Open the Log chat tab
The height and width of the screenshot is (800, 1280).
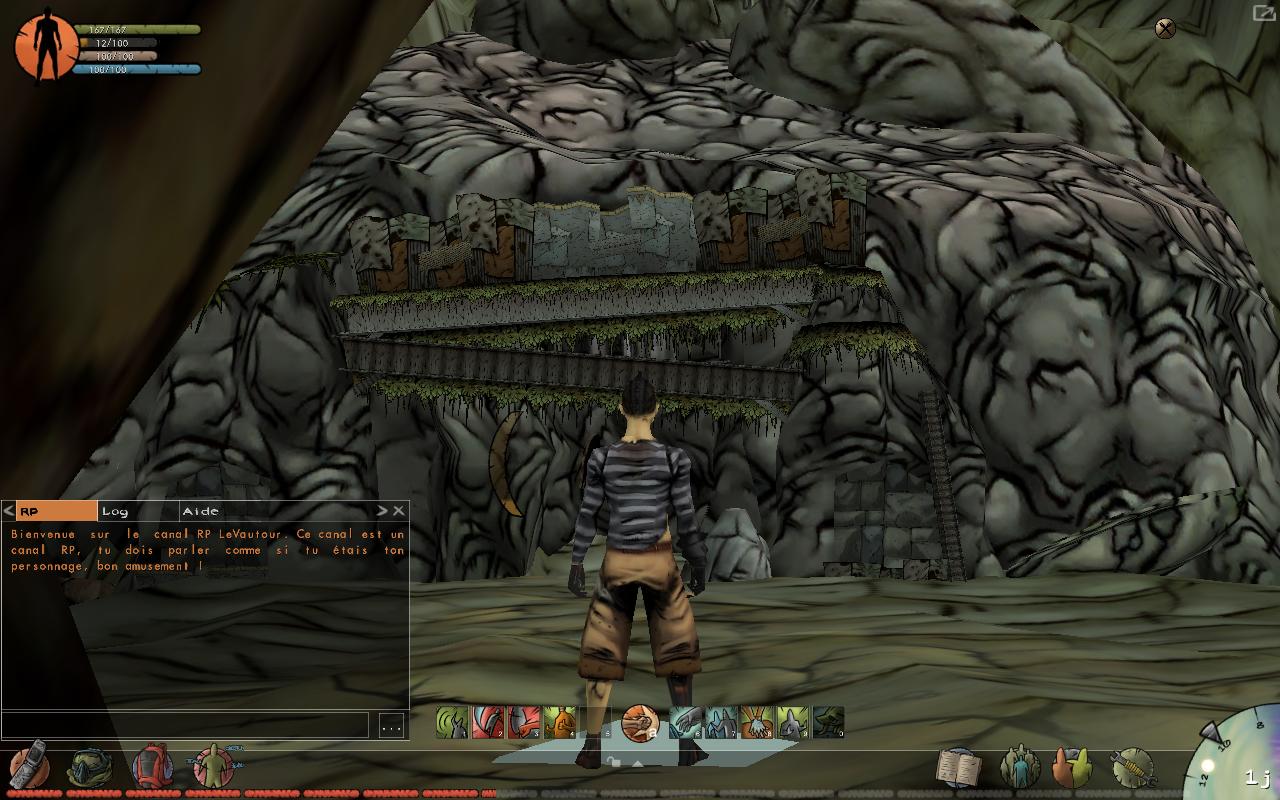[137, 511]
